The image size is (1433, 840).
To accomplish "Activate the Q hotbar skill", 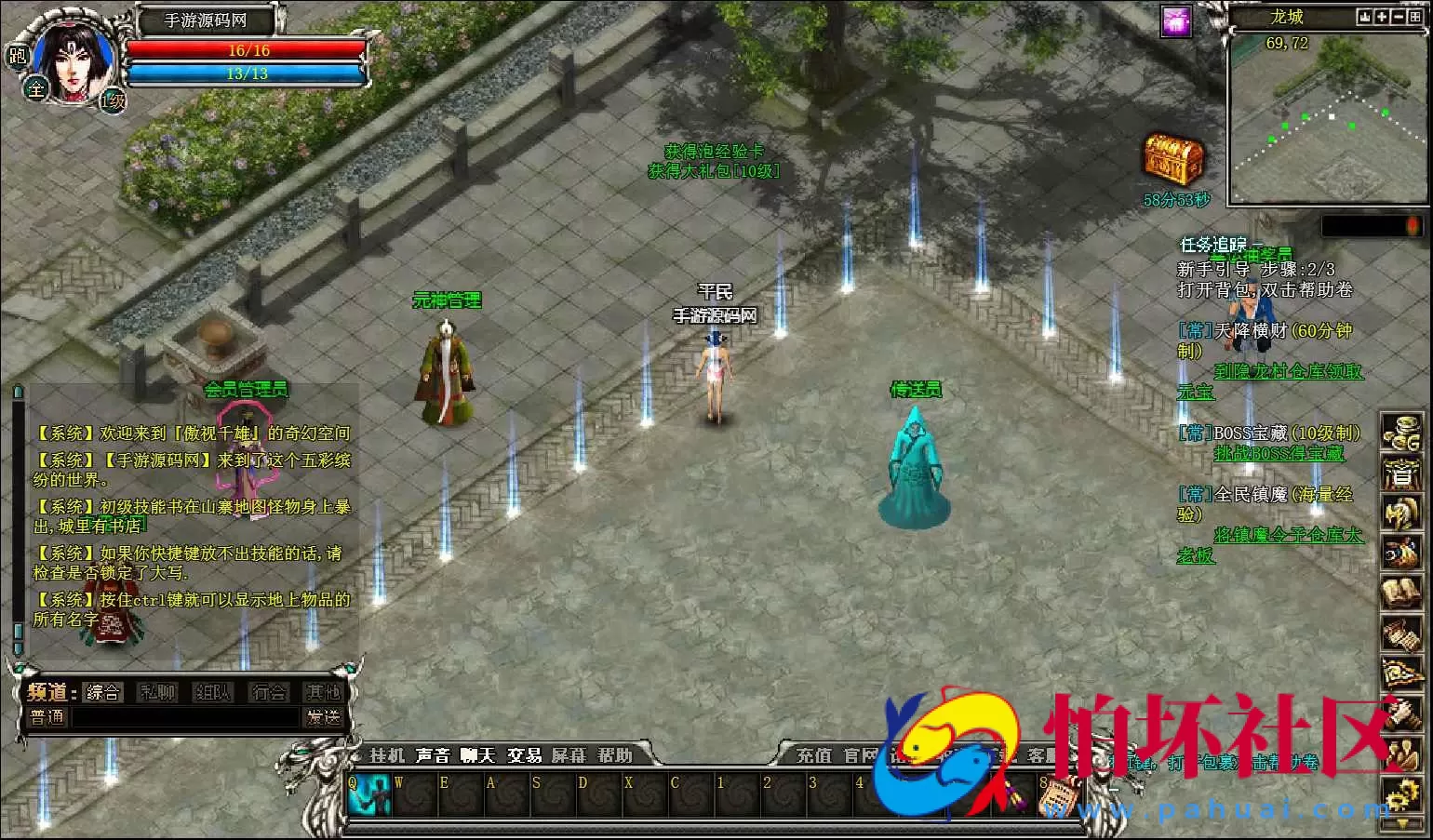I will point(369,795).
